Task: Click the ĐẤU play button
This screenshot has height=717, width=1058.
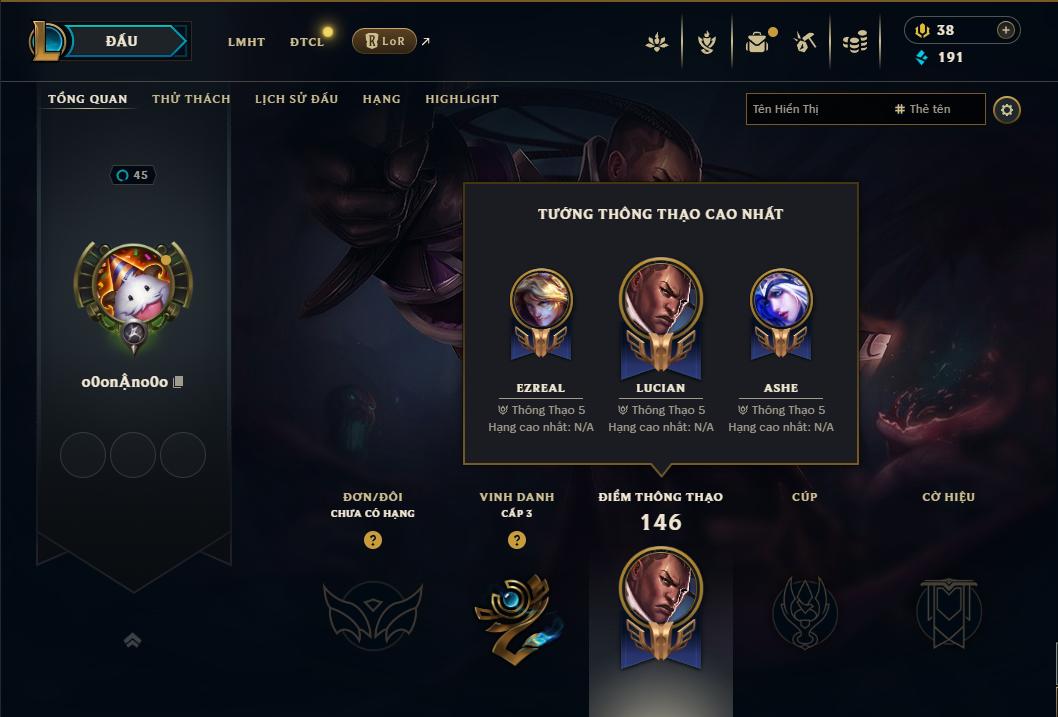Action: pyautogui.click(x=121, y=41)
